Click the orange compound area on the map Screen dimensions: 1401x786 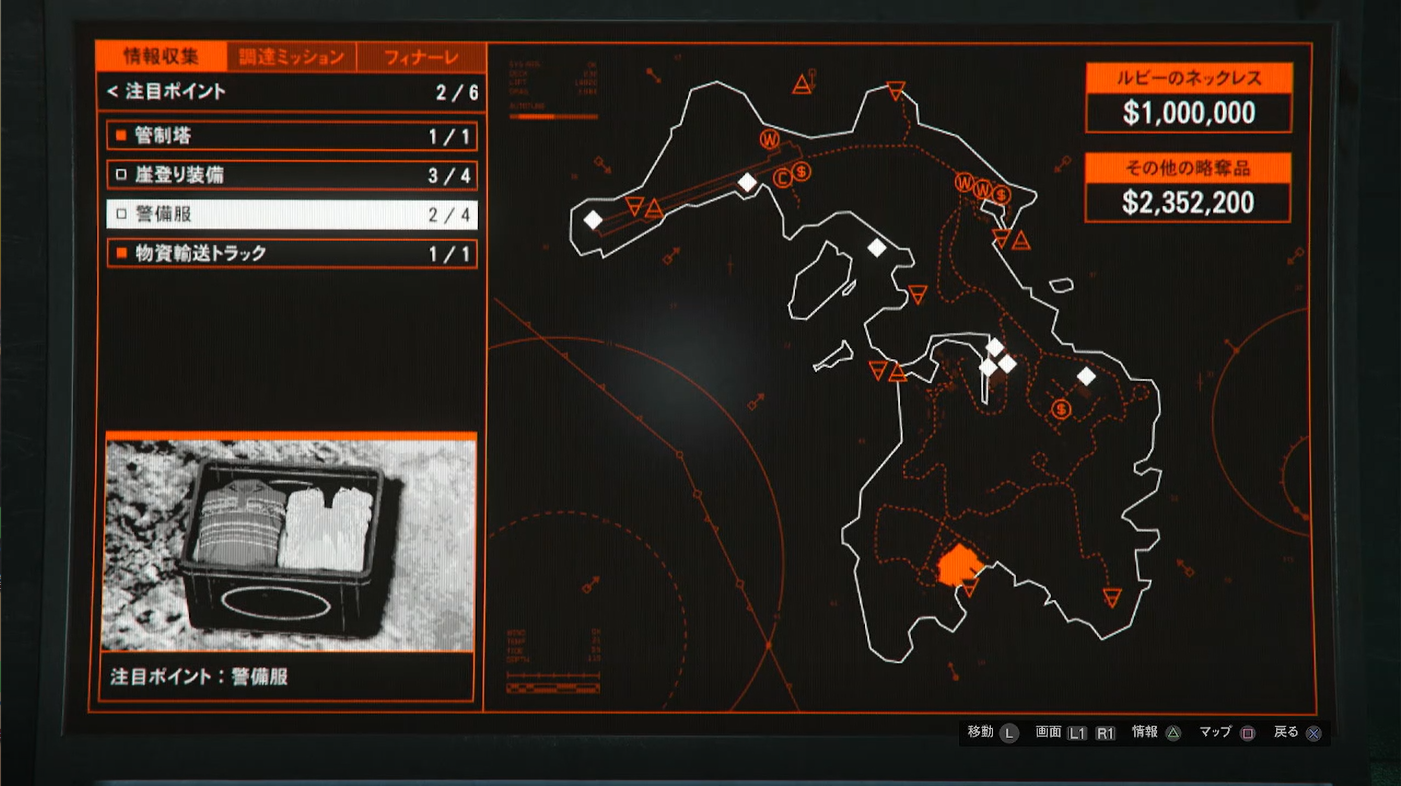(x=957, y=565)
